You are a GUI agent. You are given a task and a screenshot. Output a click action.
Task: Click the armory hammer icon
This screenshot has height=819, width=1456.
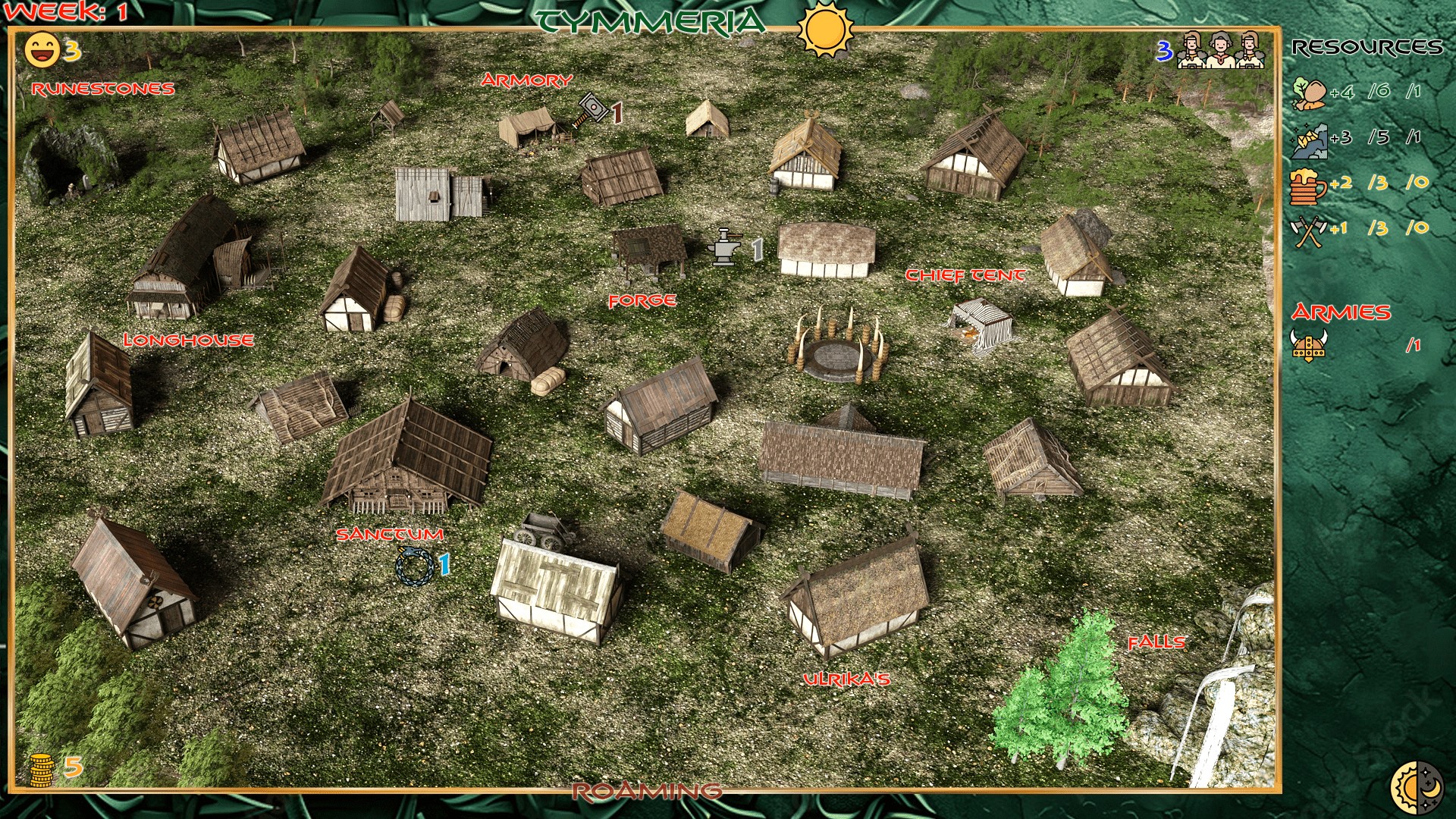[591, 110]
